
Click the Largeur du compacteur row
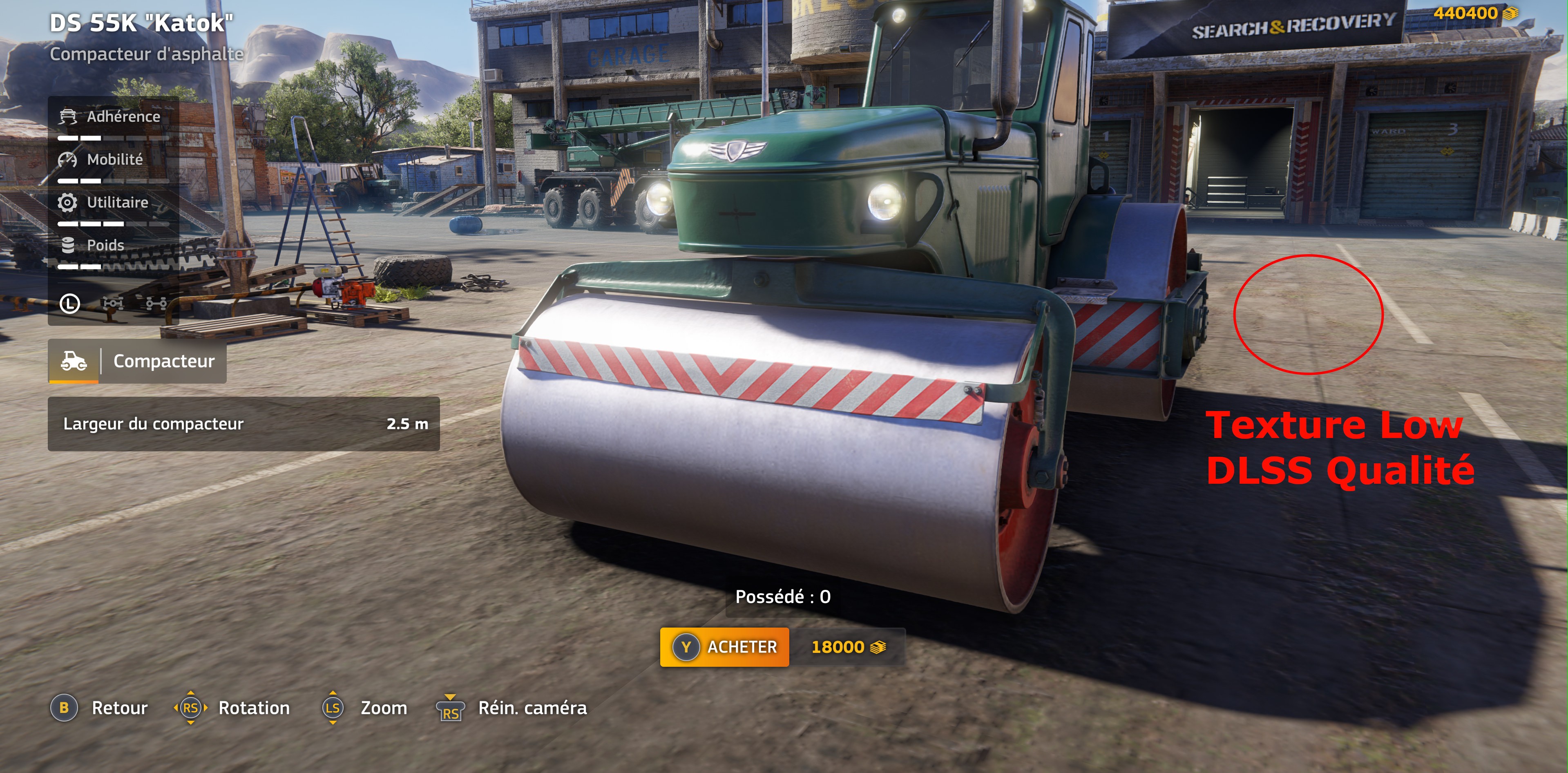pyautogui.click(x=243, y=424)
